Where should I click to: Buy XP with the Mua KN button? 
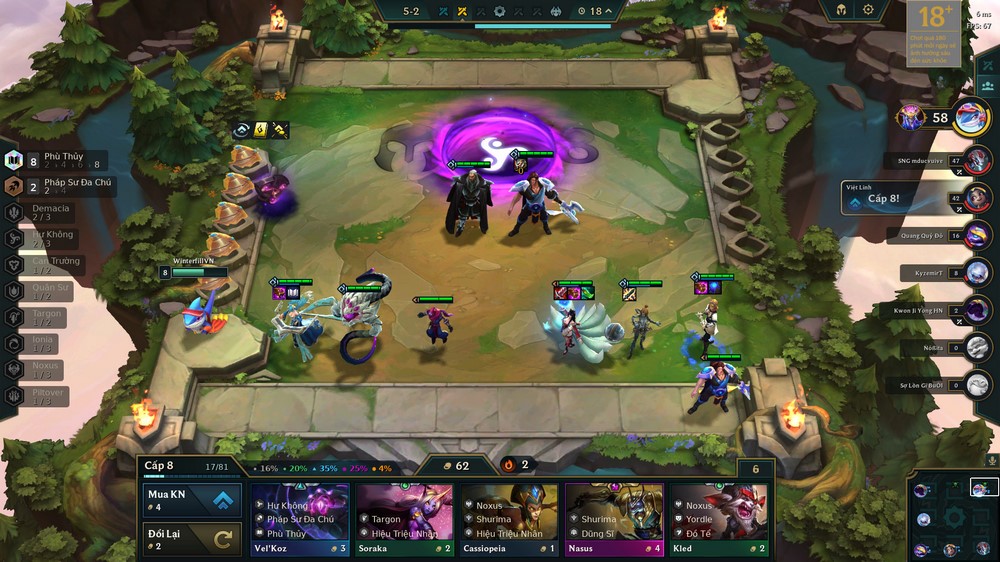[x=191, y=500]
